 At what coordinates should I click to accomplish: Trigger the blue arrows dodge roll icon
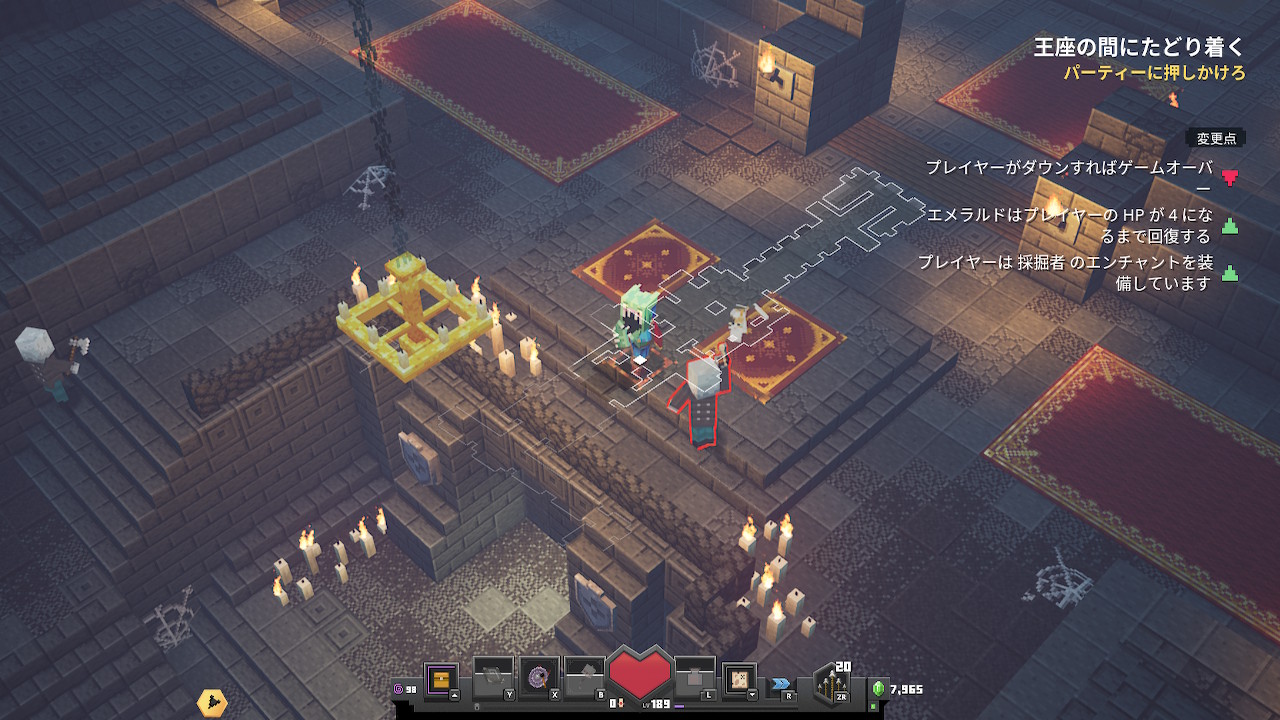click(779, 684)
